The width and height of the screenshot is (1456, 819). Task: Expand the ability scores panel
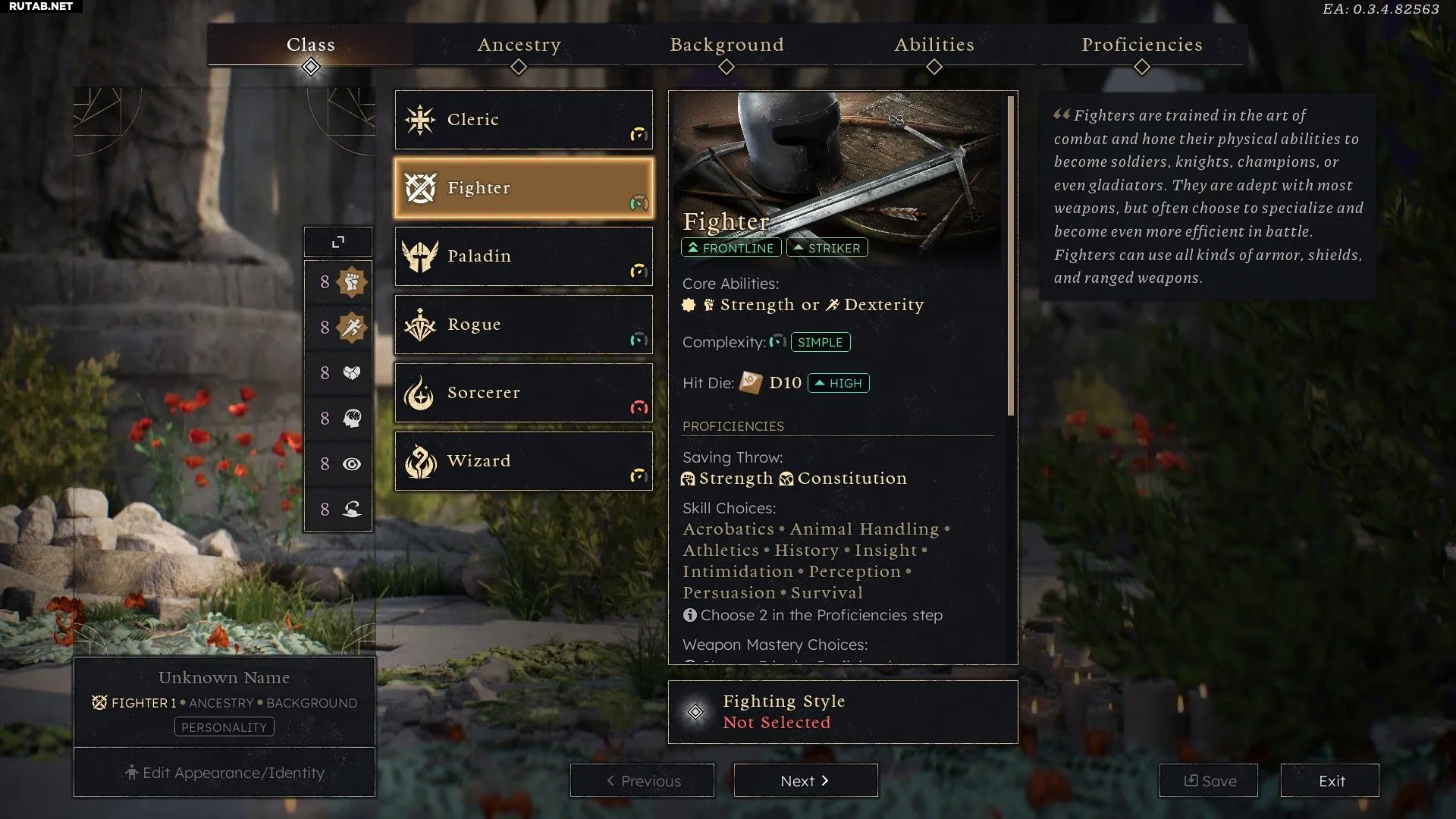click(x=338, y=242)
